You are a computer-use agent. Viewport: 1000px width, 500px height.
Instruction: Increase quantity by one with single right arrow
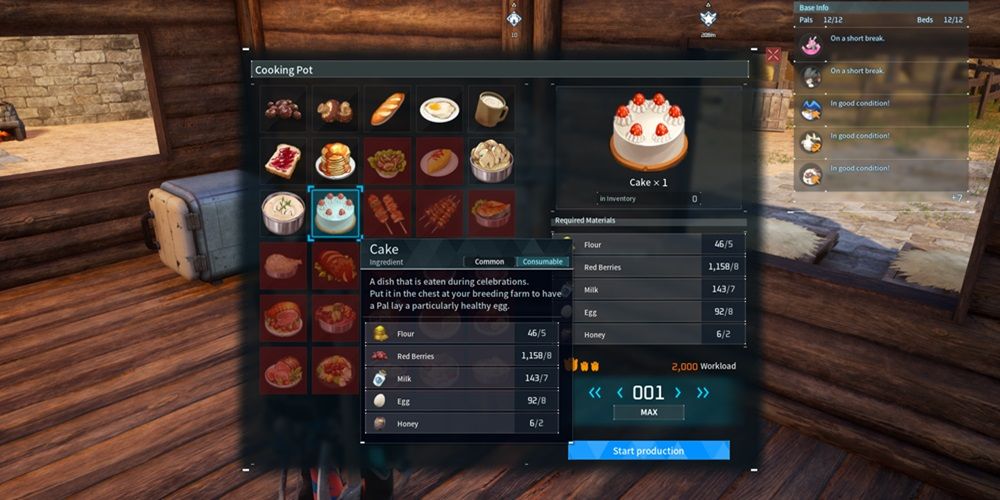pyautogui.click(x=678, y=393)
